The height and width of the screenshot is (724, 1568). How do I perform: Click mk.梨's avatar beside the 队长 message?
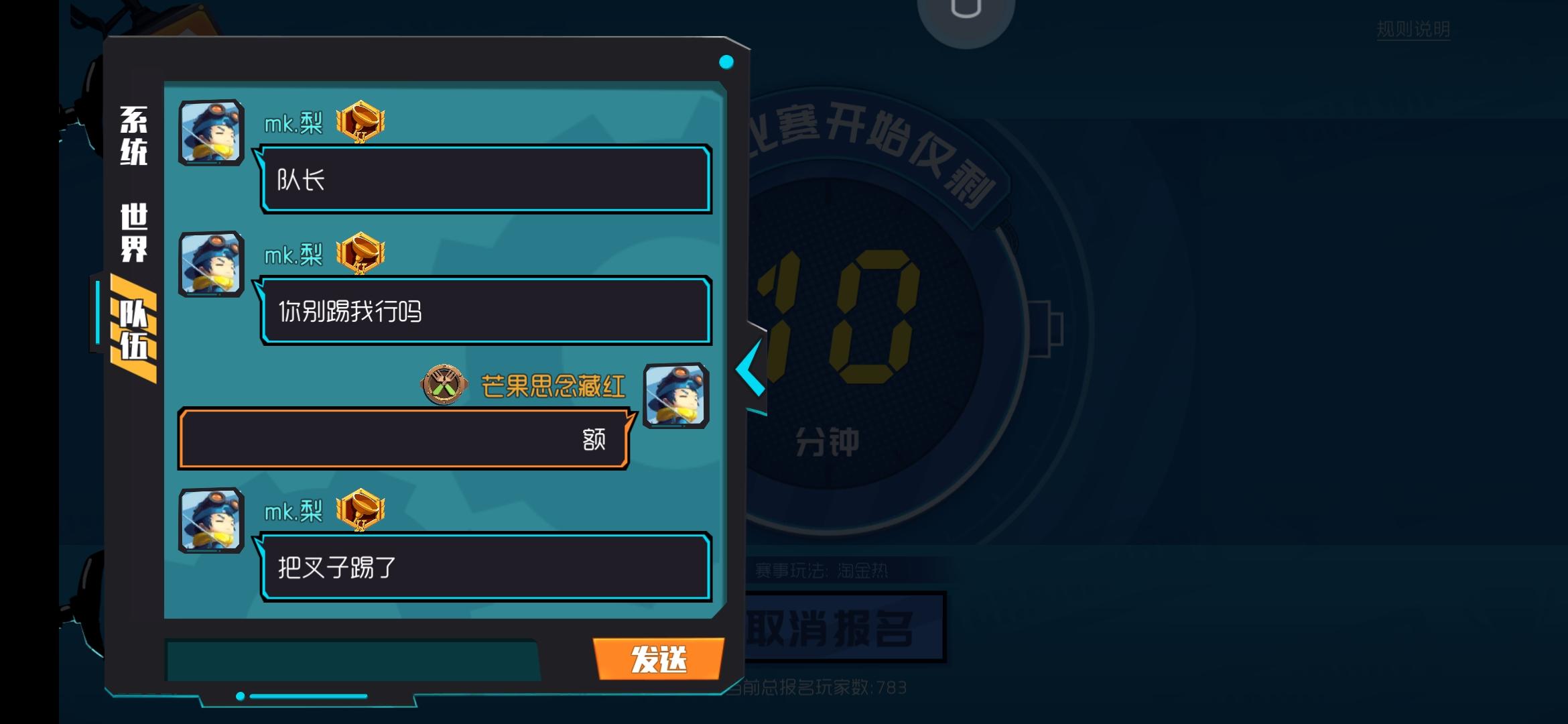pyautogui.click(x=210, y=131)
